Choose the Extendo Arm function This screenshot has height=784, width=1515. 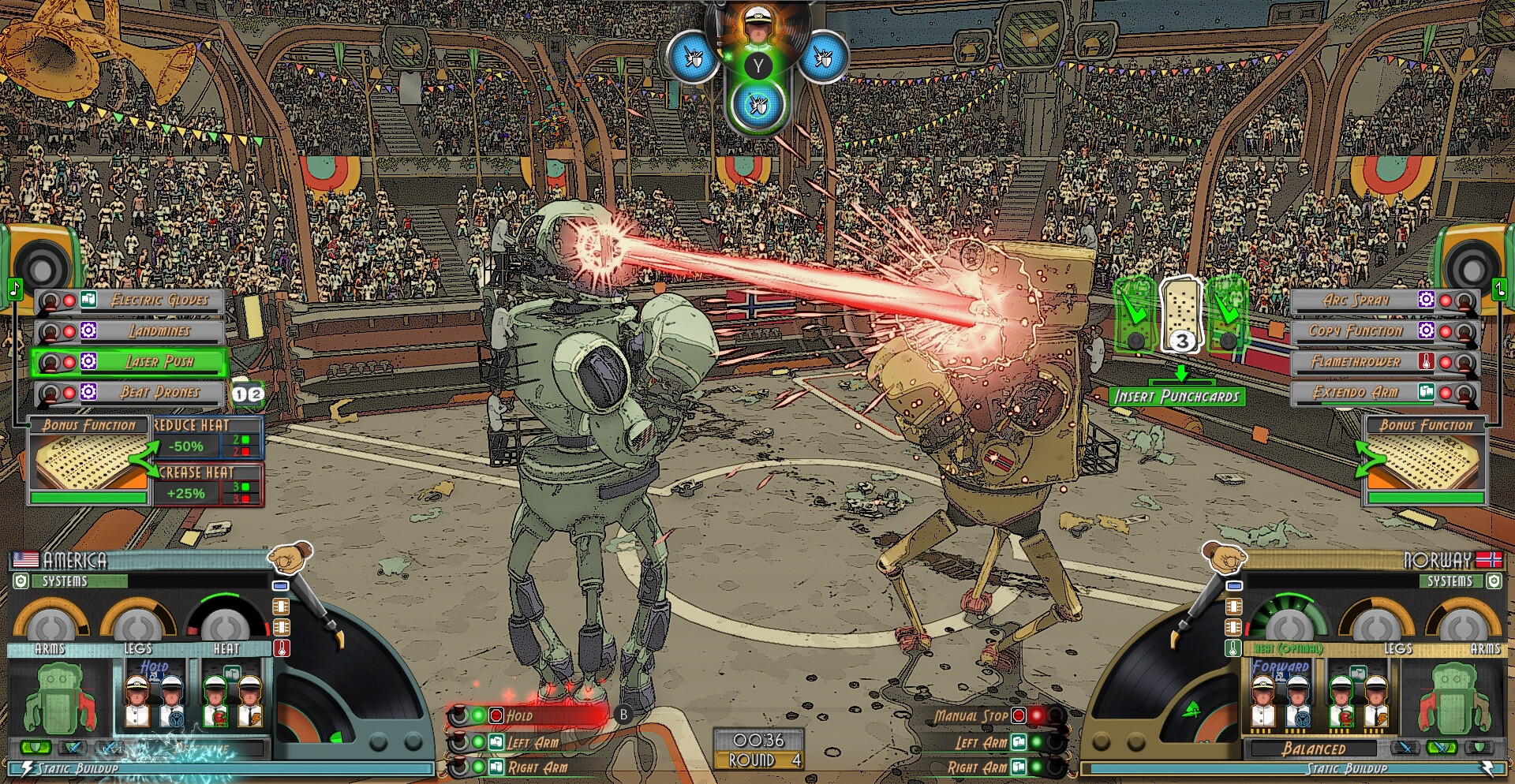[1356, 393]
